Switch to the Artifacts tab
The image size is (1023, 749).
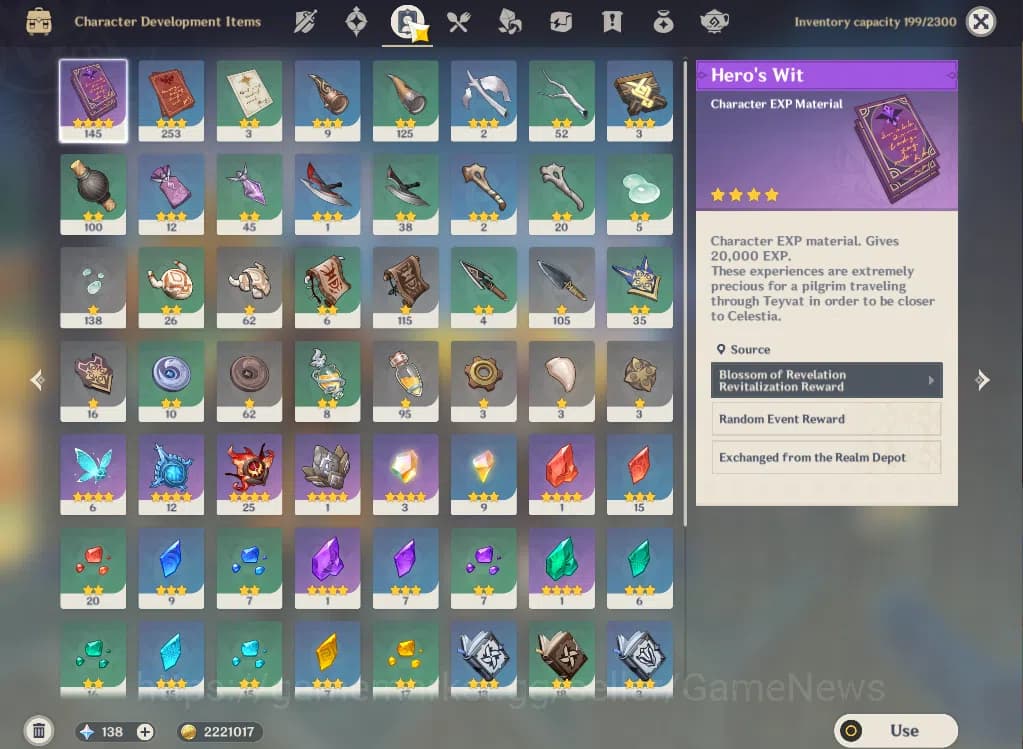click(356, 21)
